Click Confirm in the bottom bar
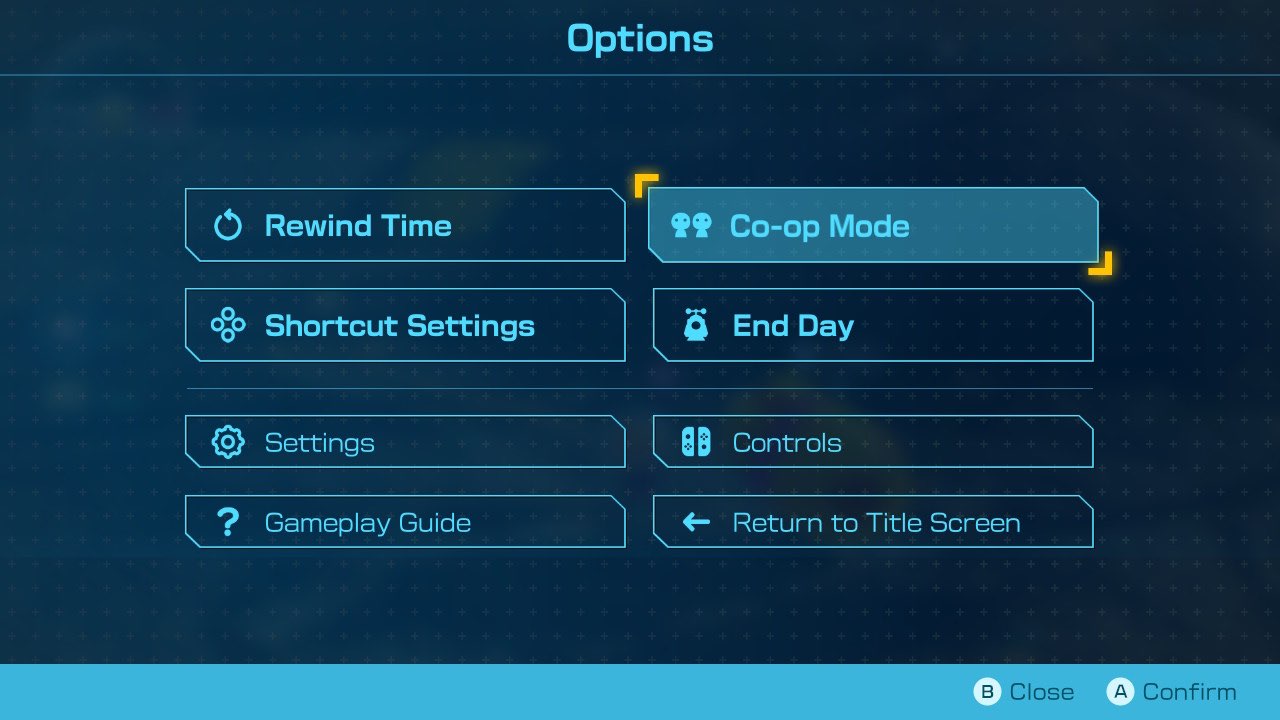1280x720 pixels. 1189,691
